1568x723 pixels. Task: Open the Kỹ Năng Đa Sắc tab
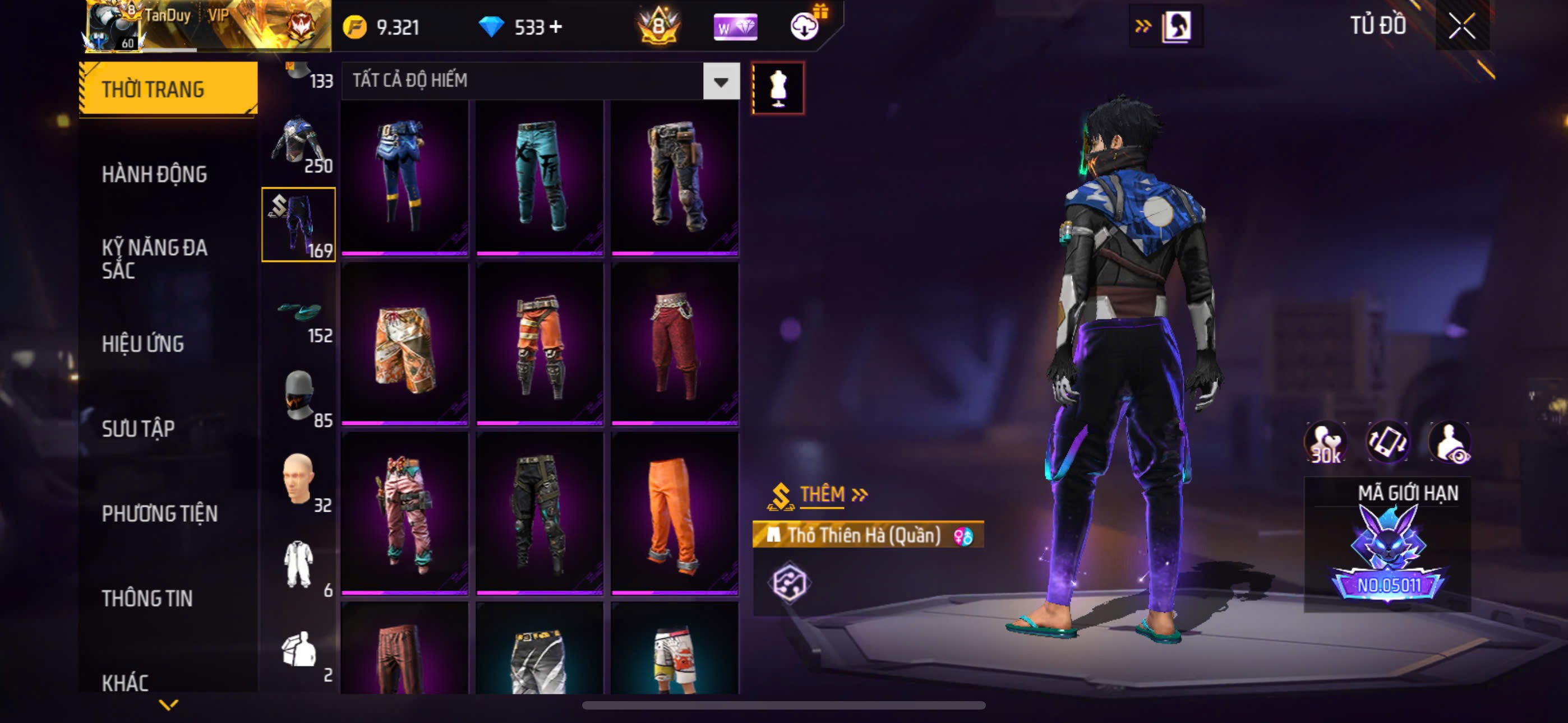(x=154, y=258)
